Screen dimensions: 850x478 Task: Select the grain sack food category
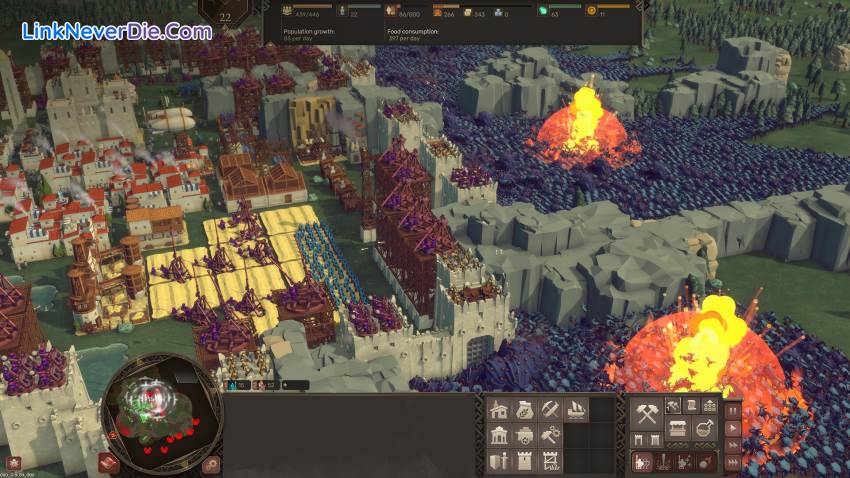(x=525, y=410)
